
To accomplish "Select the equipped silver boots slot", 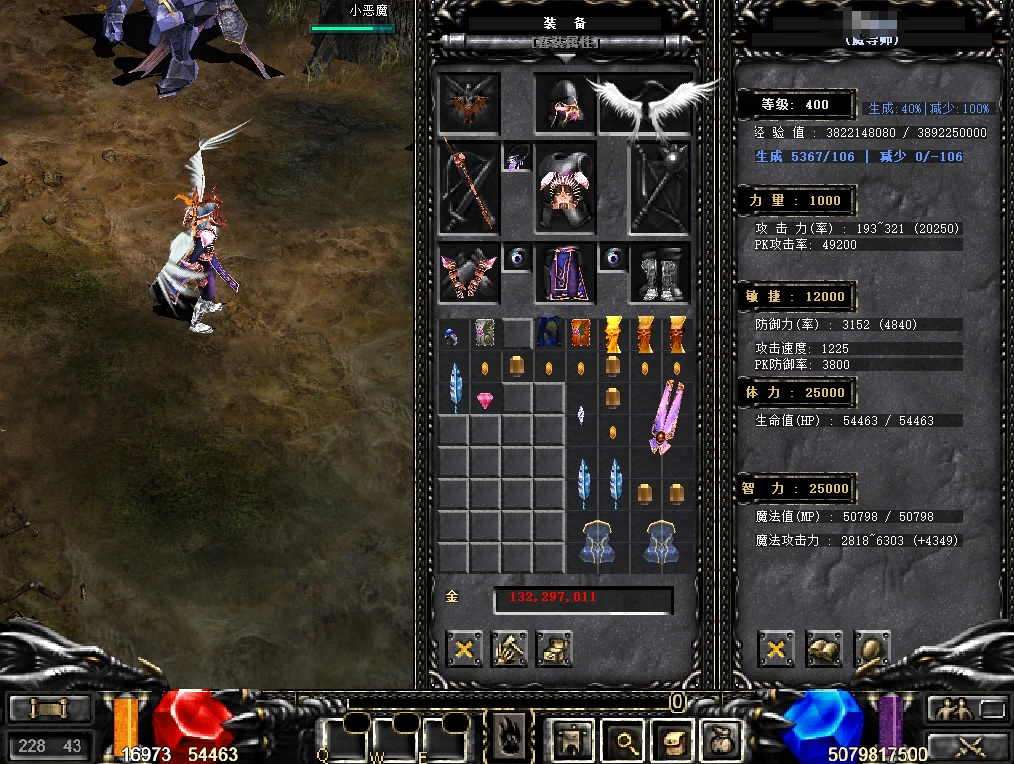I will click(660, 273).
